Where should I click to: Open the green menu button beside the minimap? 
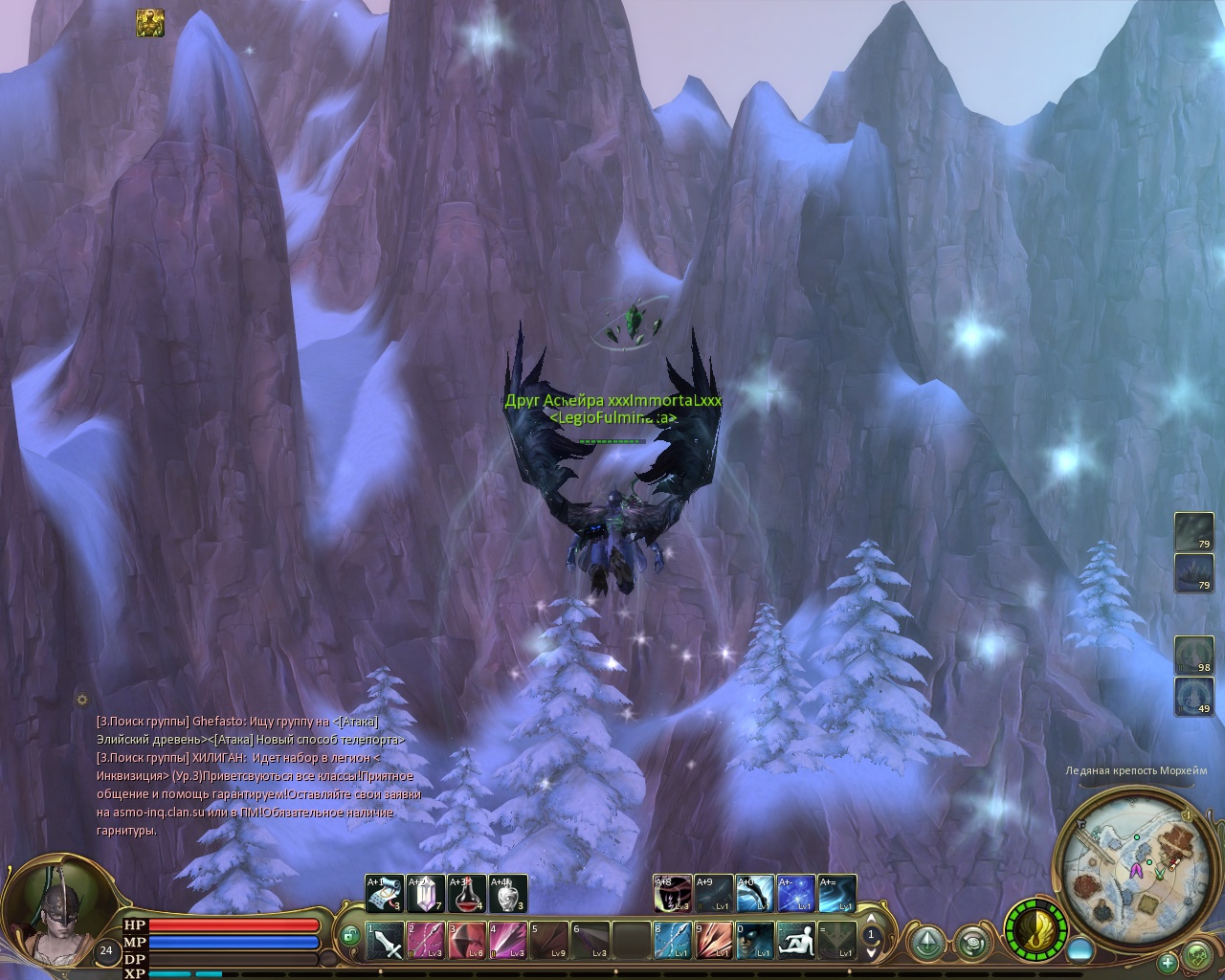click(x=1197, y=956)
